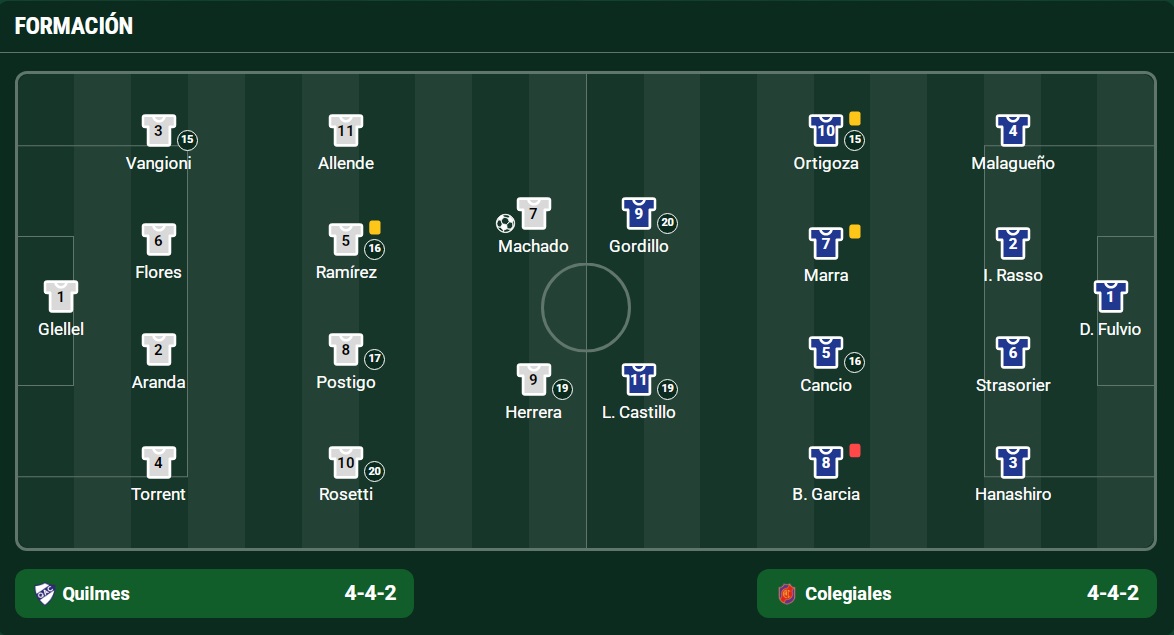Open the Quilmes 4-4-2 team bar
Viewport: 1174px width, 635px height.
[214, 594]
